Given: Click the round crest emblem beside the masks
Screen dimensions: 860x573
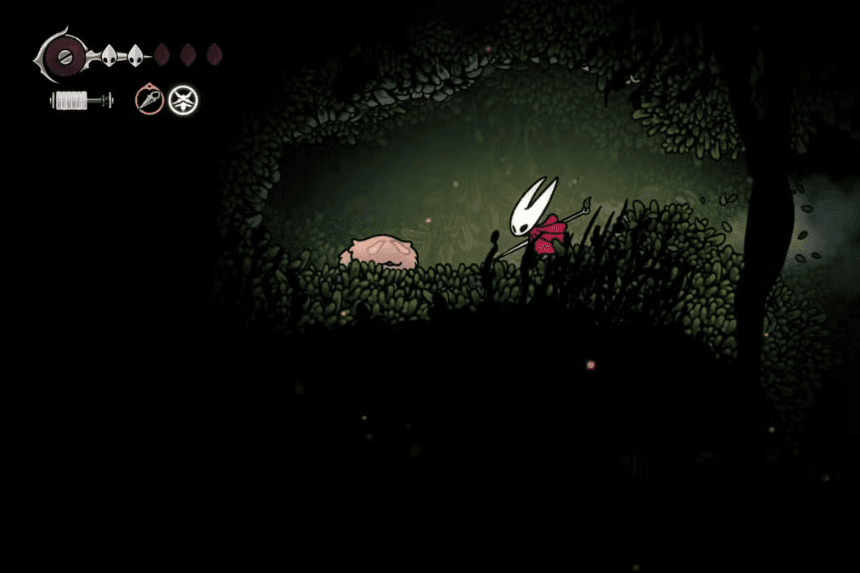Looking at the screenshot, I should click(x=67, y=54).
